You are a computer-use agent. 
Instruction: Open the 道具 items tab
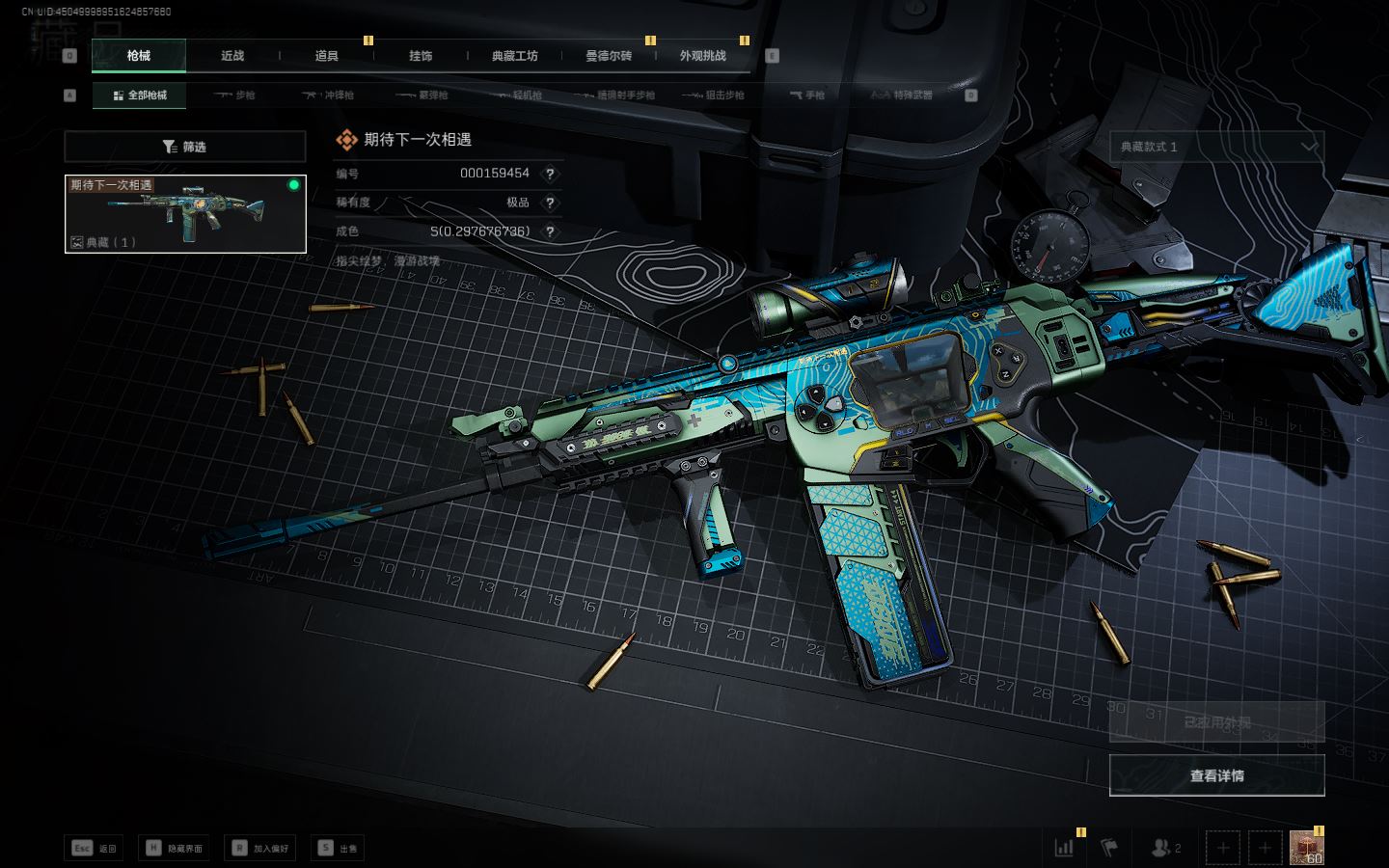coord(327,56)
